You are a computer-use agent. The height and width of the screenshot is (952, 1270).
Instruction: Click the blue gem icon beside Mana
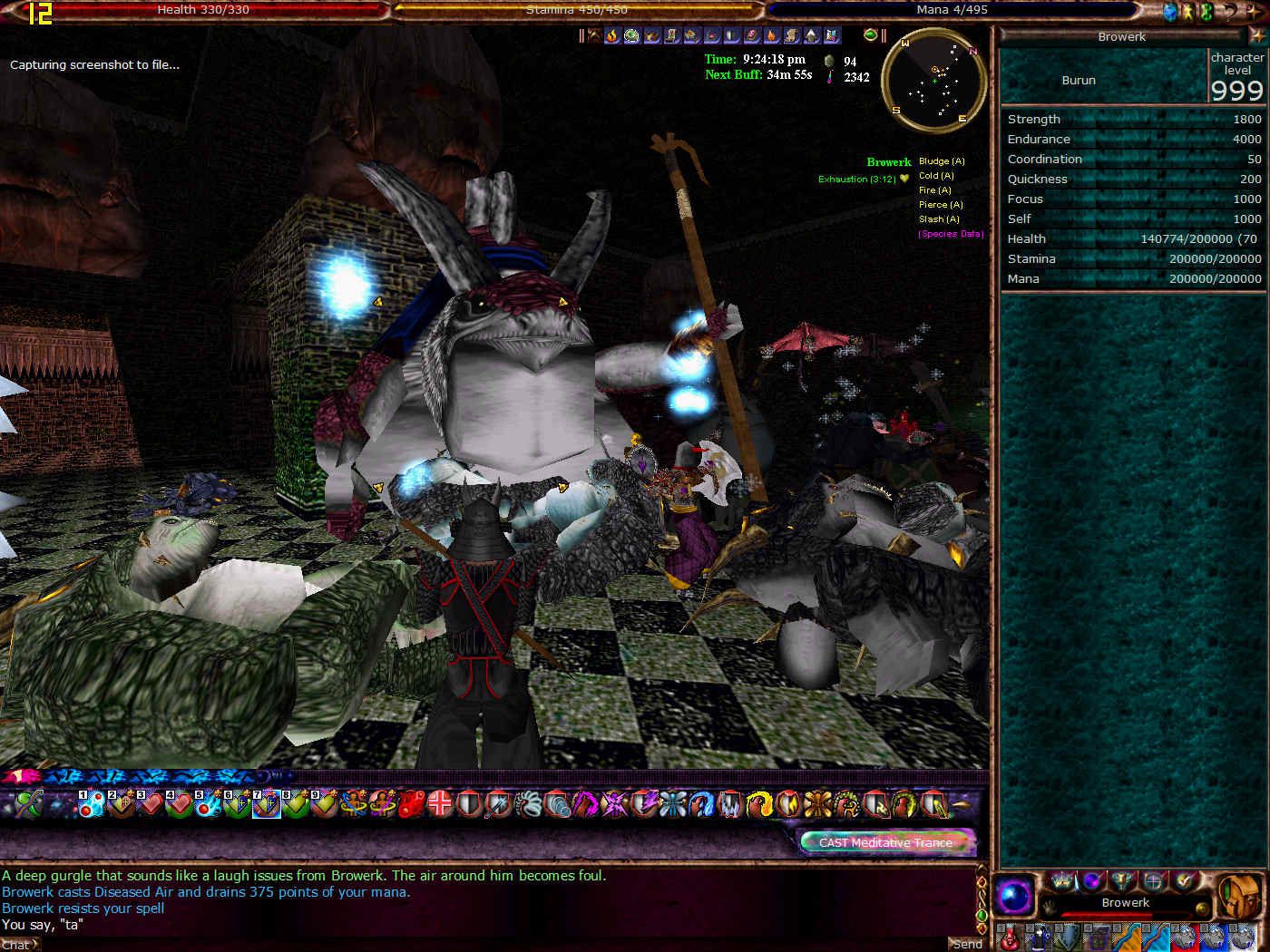(1170, 11)
